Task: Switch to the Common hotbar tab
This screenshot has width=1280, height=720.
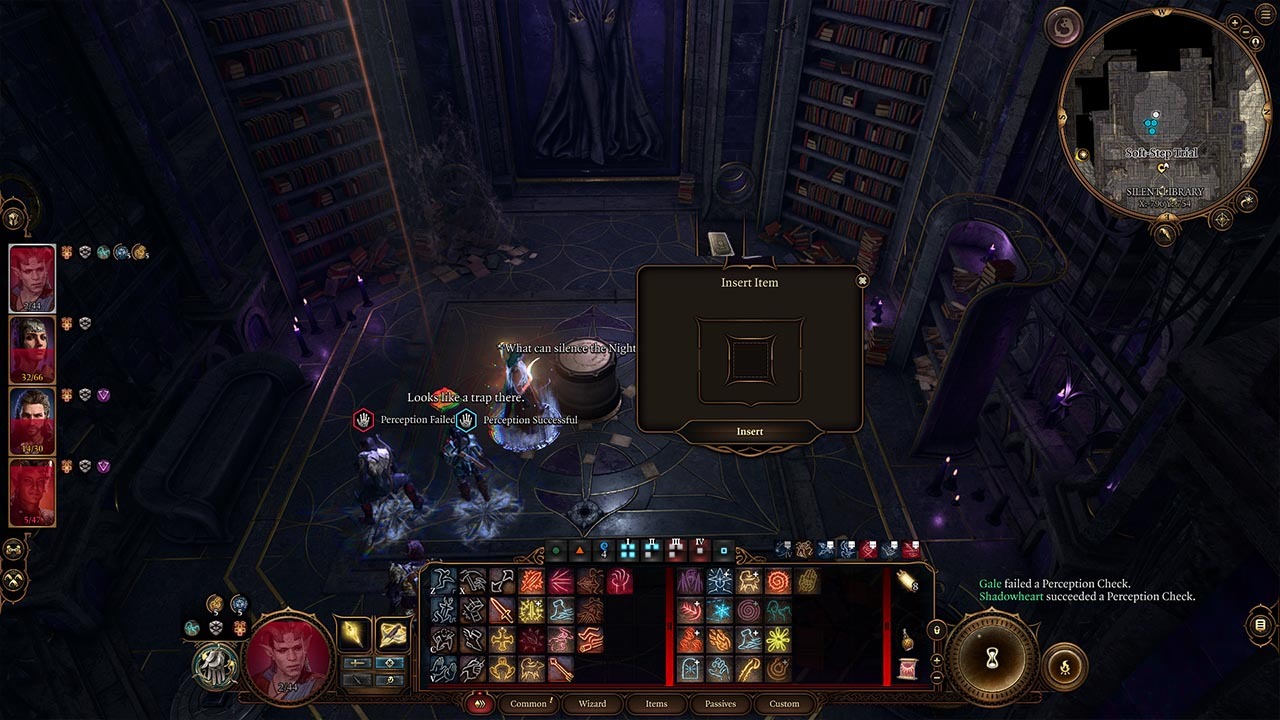Action: click(529, 704)
